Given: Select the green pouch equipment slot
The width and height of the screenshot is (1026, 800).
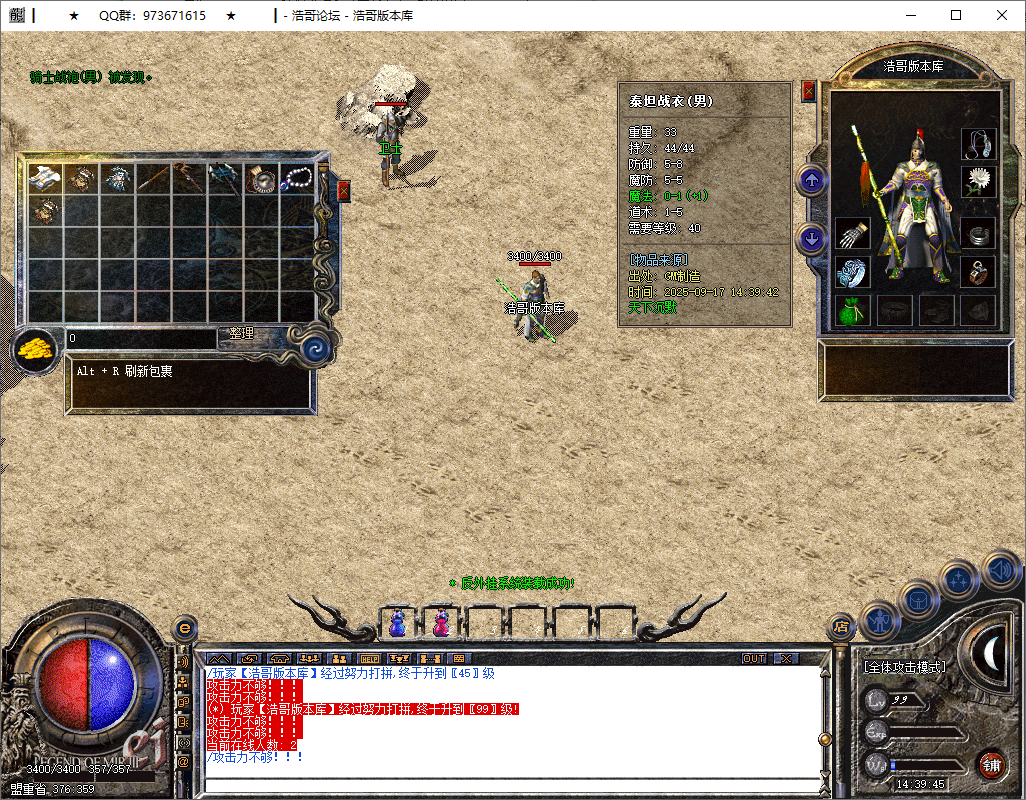Looking at the screenshot, I should click(852, 310).
